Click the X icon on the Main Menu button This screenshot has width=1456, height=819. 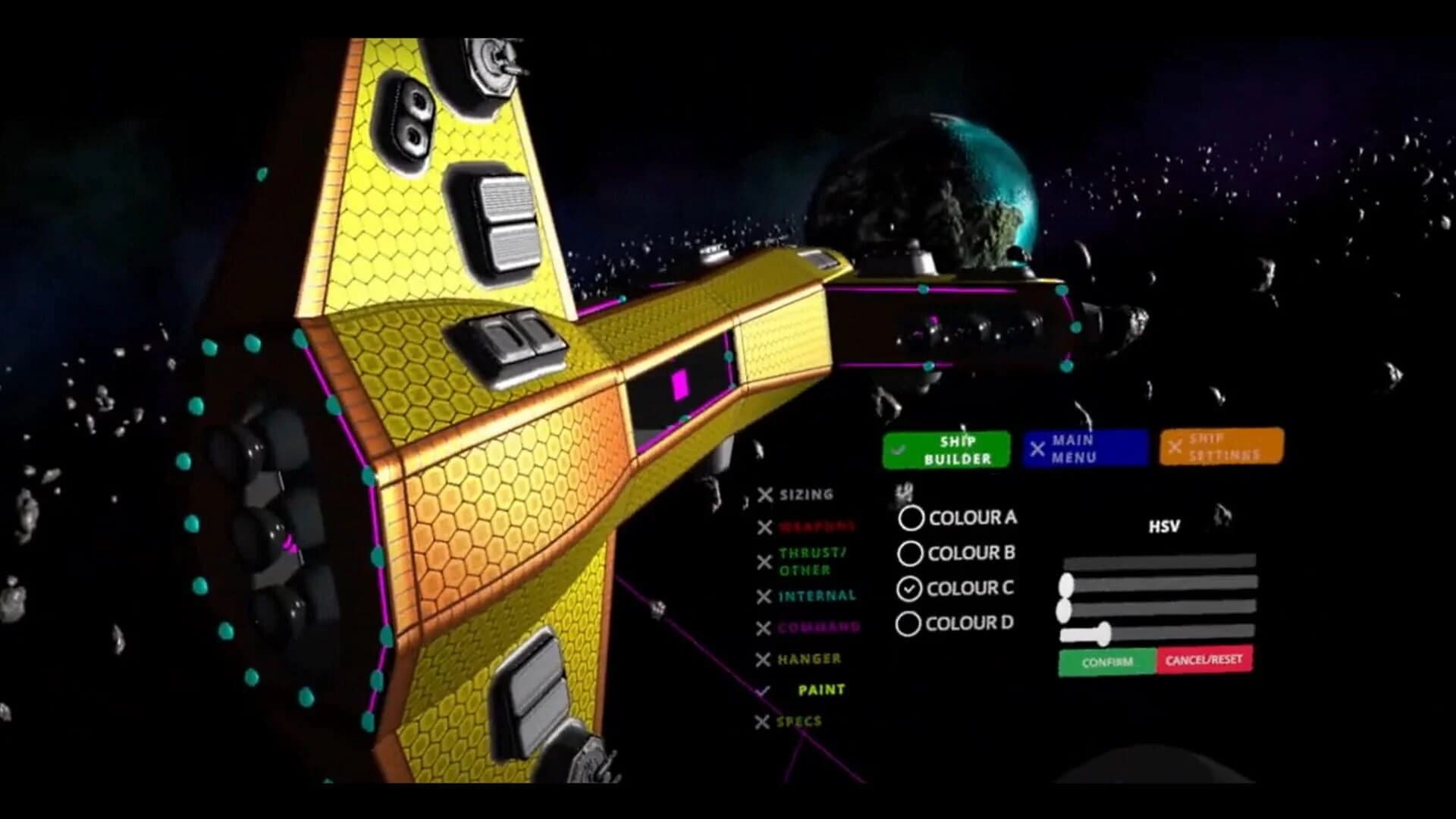click(x=1038, y=450)
